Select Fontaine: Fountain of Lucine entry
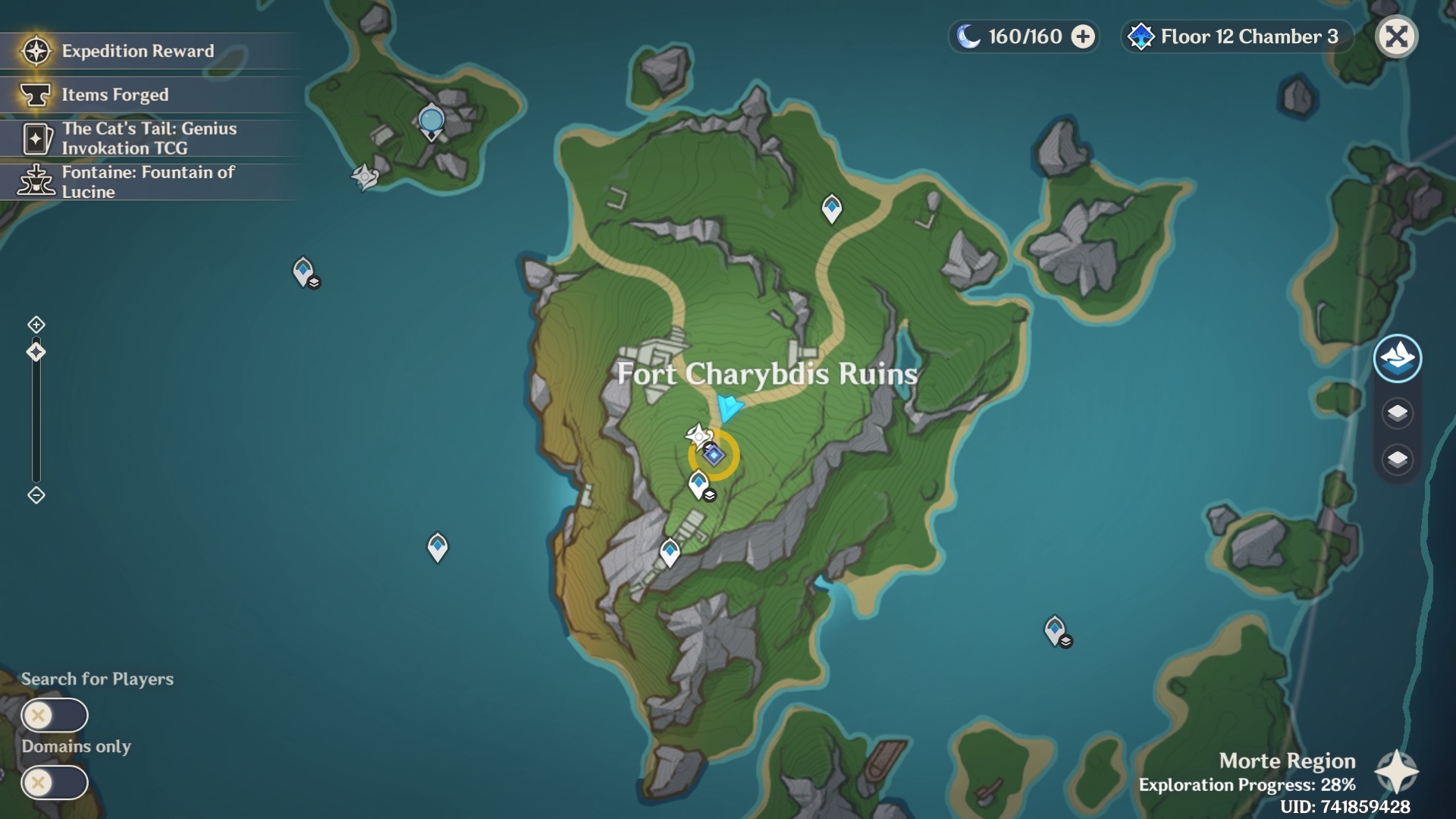1456x819 pixels. pyautogui.click(x=148, y=182)
